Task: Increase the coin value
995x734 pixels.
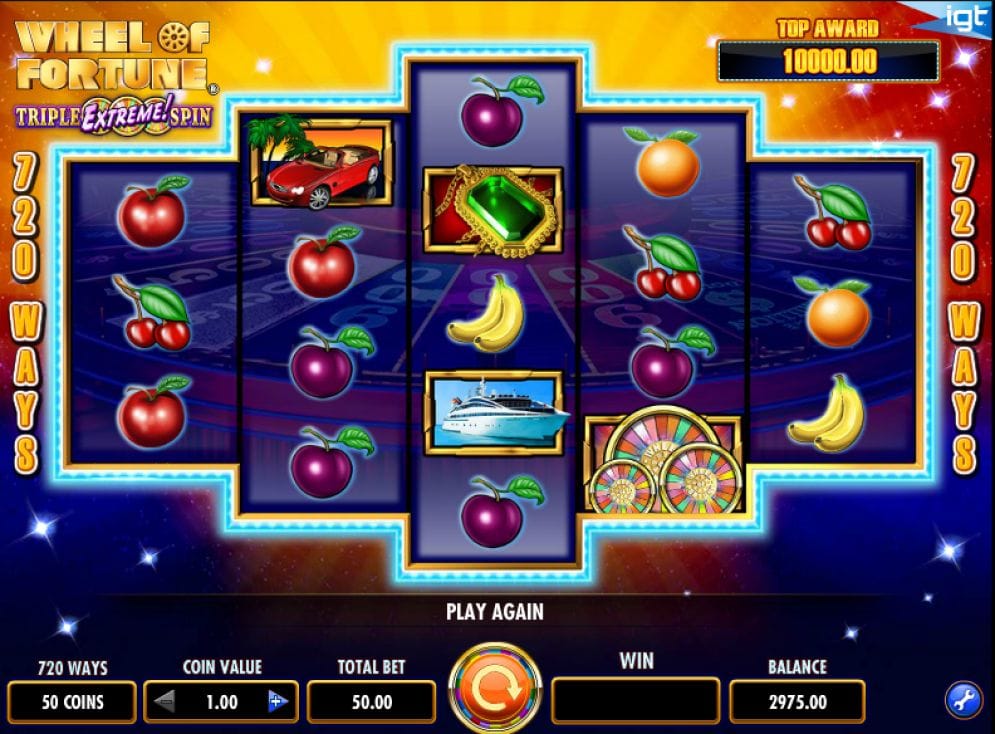Action: [x=278, y=702]
